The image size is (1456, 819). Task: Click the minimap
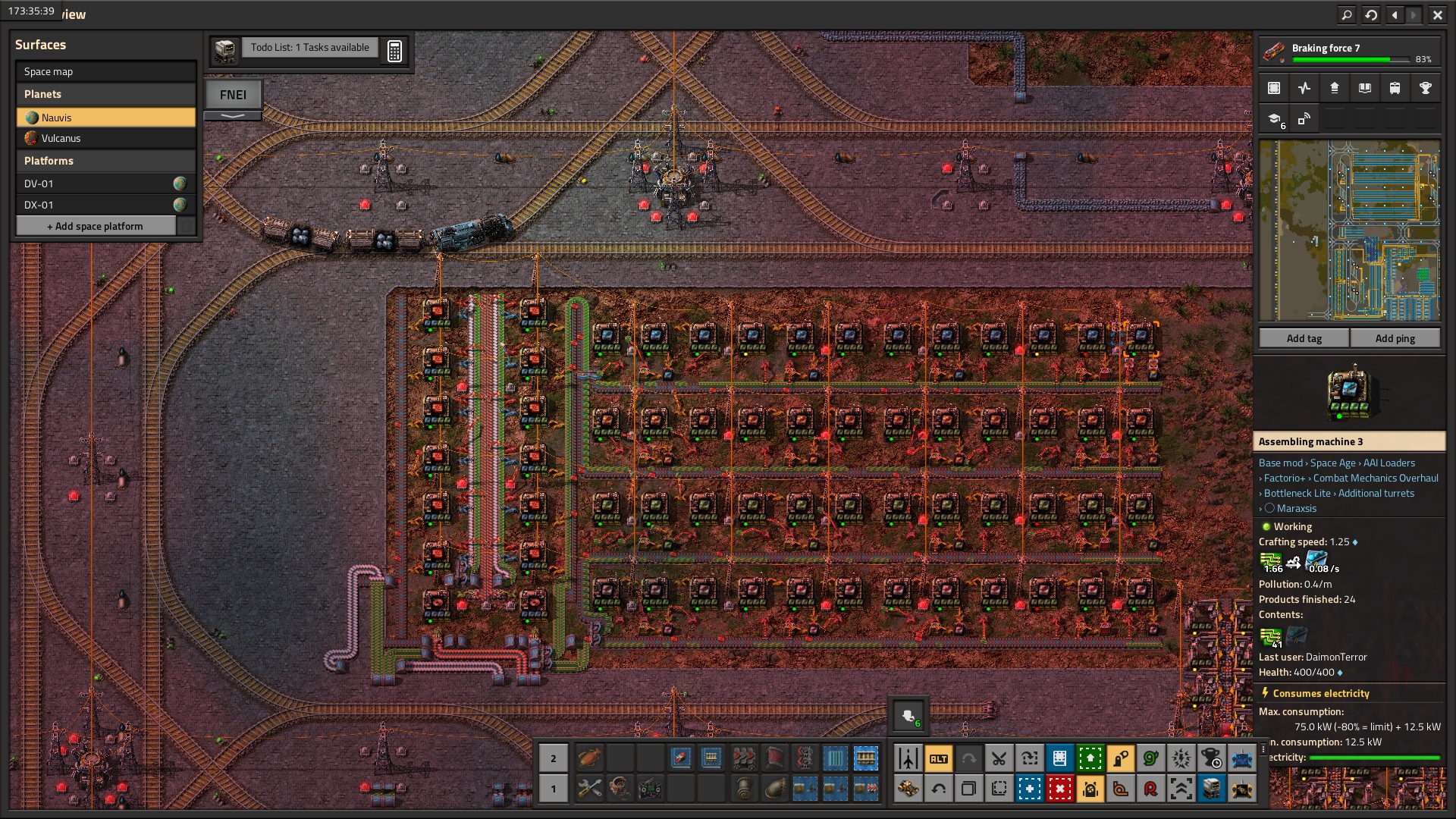pyautogui.click(x=1349, y=231)
